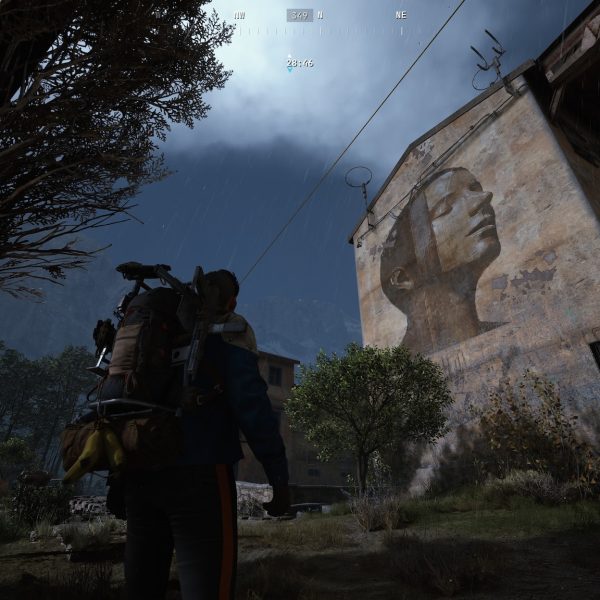600x600 pixels.
Task: Select the blue objective marker below the compass
Action: click(x=290, y=56)
